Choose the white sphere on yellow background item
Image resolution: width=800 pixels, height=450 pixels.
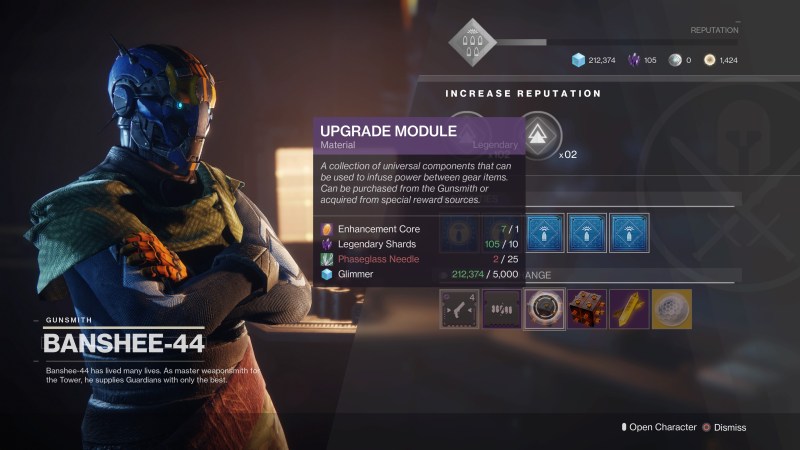point(670,309)
